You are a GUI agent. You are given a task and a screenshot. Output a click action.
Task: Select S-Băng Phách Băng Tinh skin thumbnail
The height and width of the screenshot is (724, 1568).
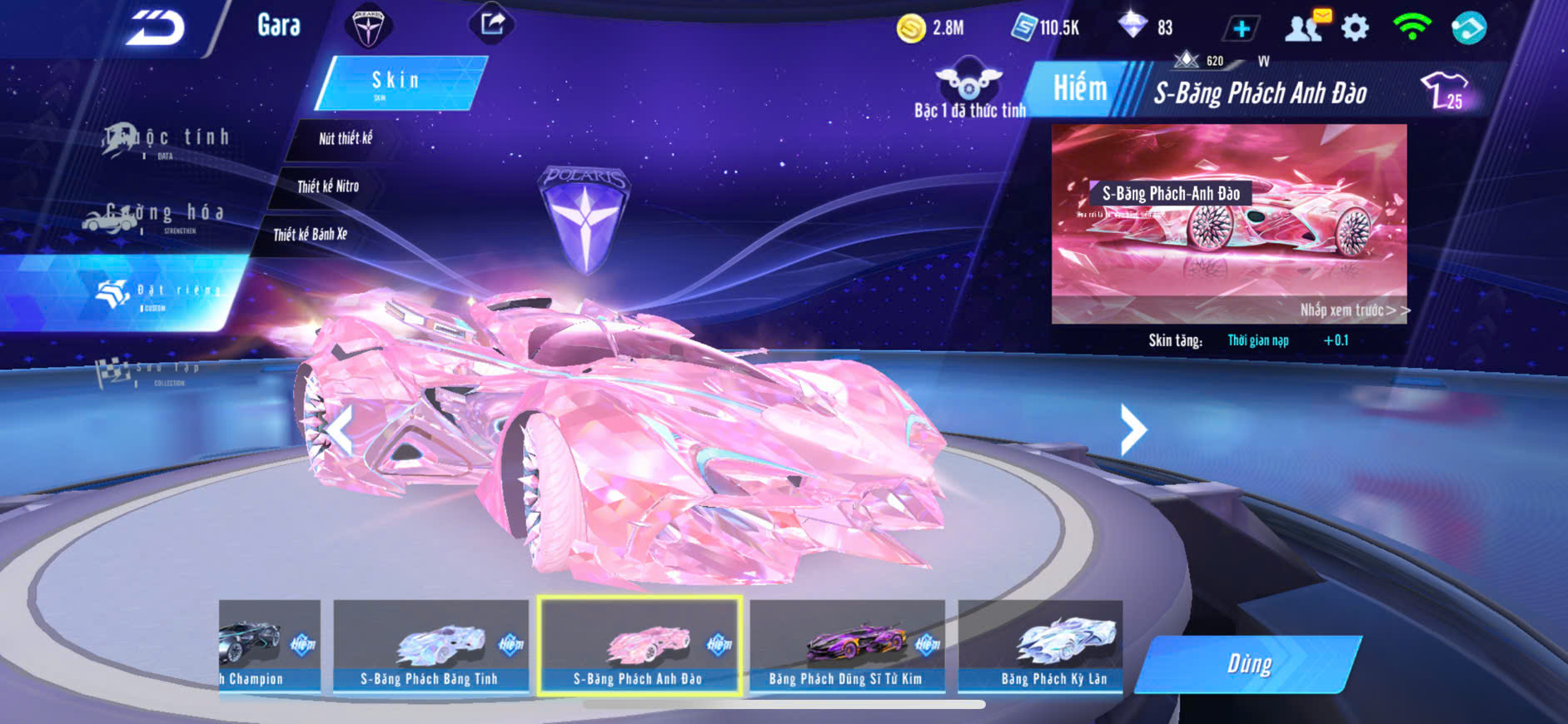[431, 647]
